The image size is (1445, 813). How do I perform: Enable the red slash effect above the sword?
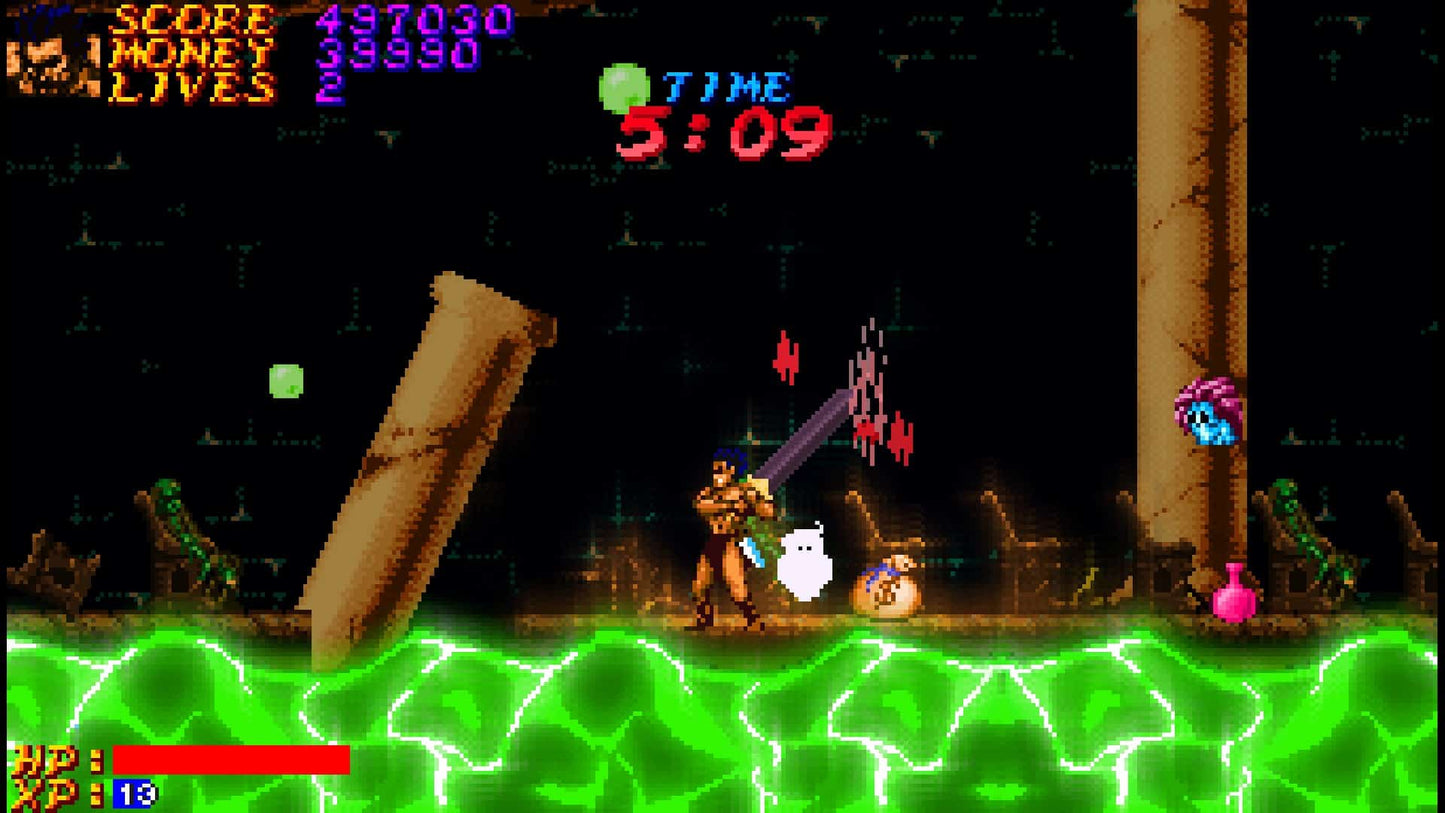click(868, 390)
